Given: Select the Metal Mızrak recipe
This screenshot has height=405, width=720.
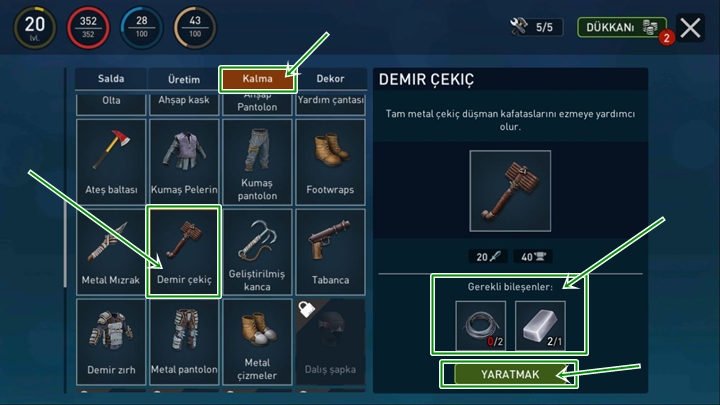Looking at the screenshot, I should [x=110, y=251].
